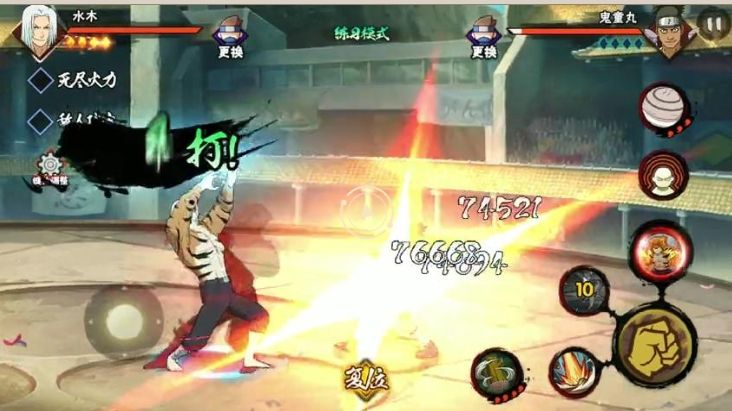The height and width of the screenshot is (411, 732).
Task: Use the green whirlwind skill
Action: pyautogui.click(x=496, y=373)
